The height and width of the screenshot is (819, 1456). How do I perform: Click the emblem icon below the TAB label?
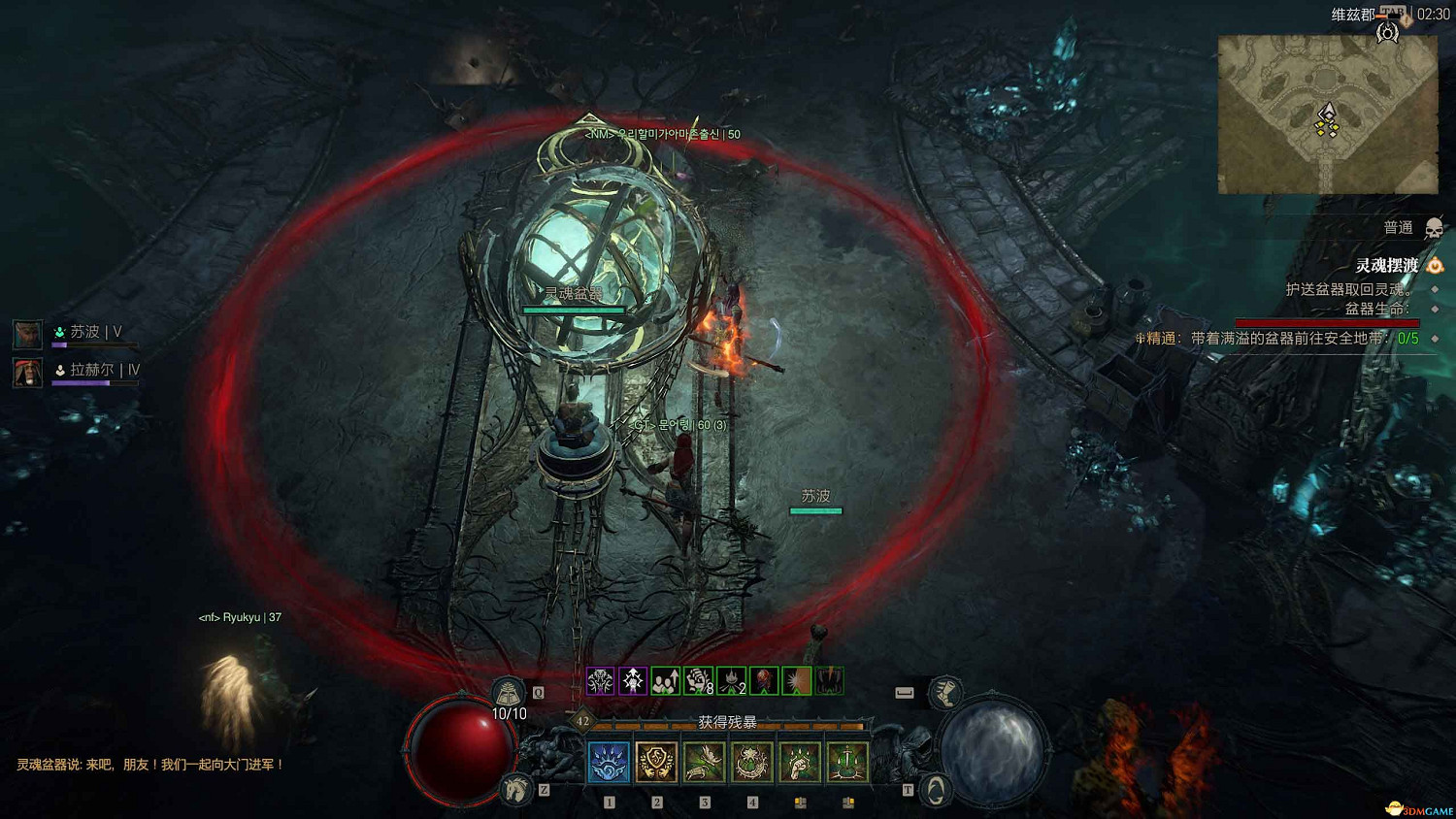tap(1388, 33)
